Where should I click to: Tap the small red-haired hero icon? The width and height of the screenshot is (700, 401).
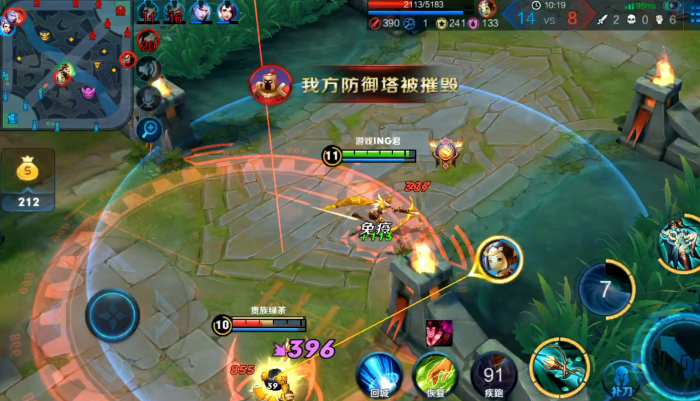point(439,333)
